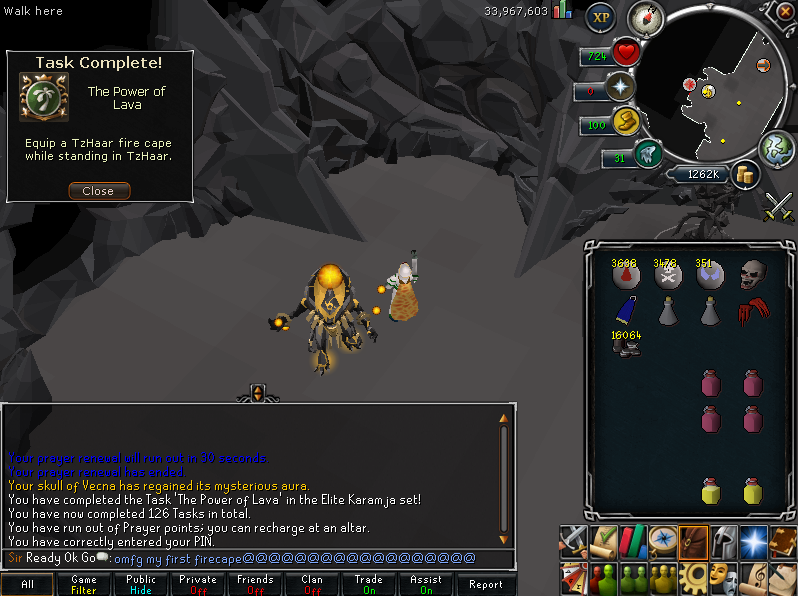The image size is (798, 596).
Task: Toggle the Private chat filter
Action: [x=198, y=584]
